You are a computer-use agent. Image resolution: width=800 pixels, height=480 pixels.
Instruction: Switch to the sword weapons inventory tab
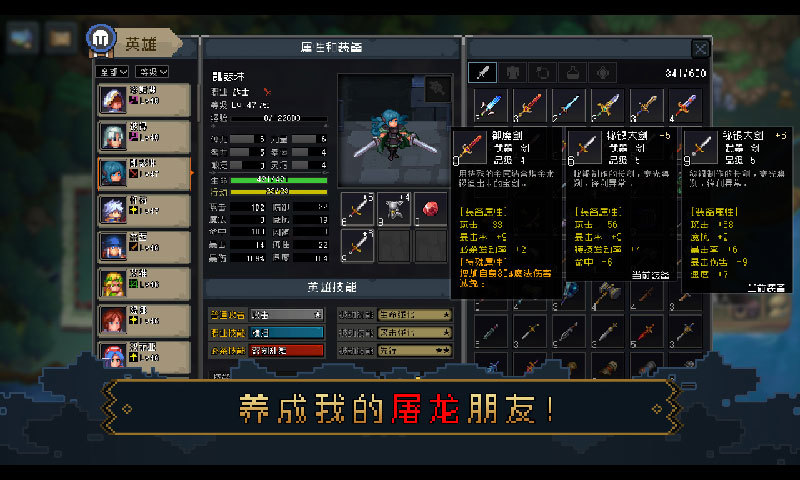[x=483, y=72]
